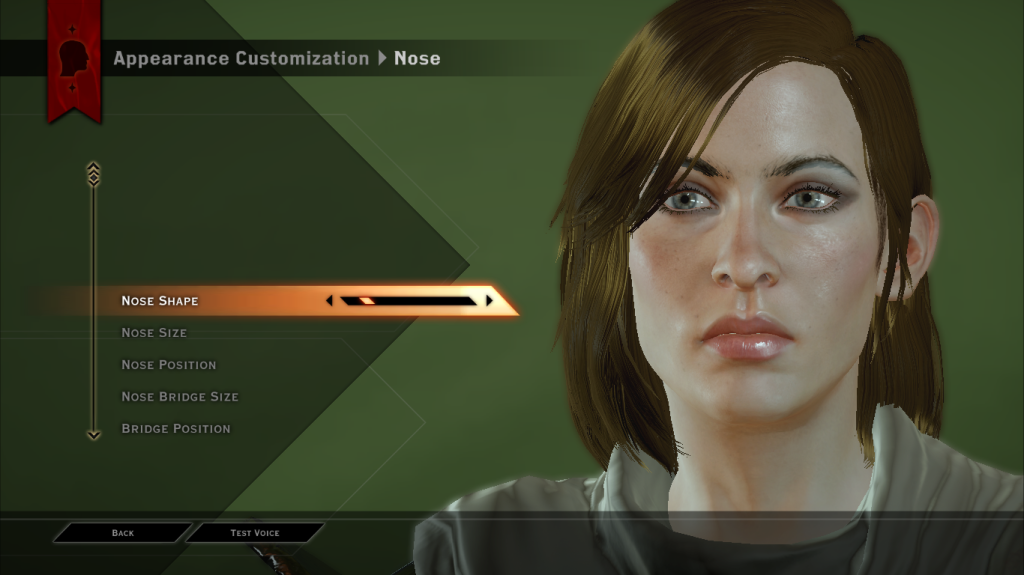Activate the Test Voice button
Image resolution: width=1024 pixels, height=575 pixels.
[x=255, y=533]
